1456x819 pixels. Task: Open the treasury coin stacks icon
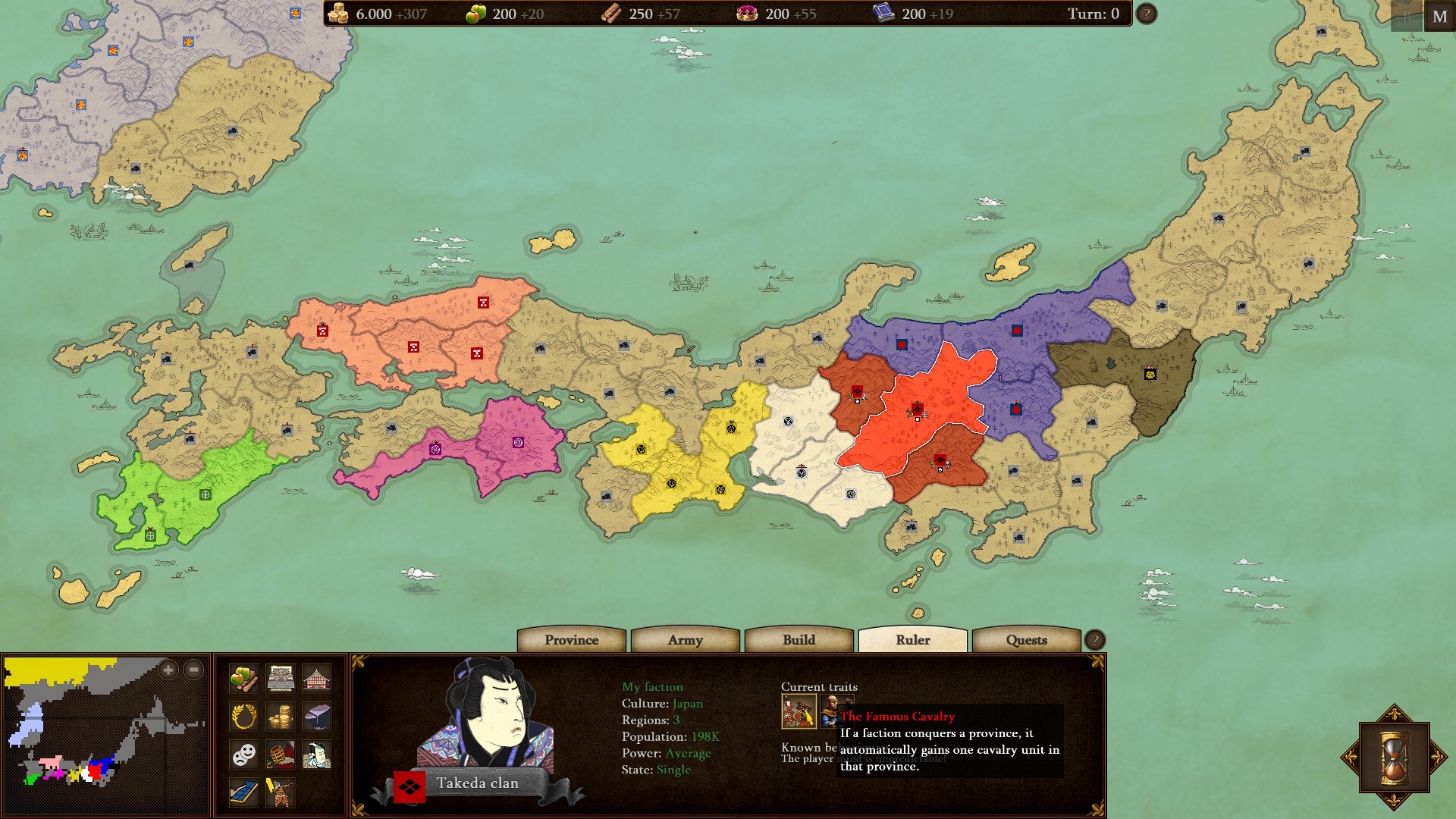pyautogui.click(x=281, y=717)
